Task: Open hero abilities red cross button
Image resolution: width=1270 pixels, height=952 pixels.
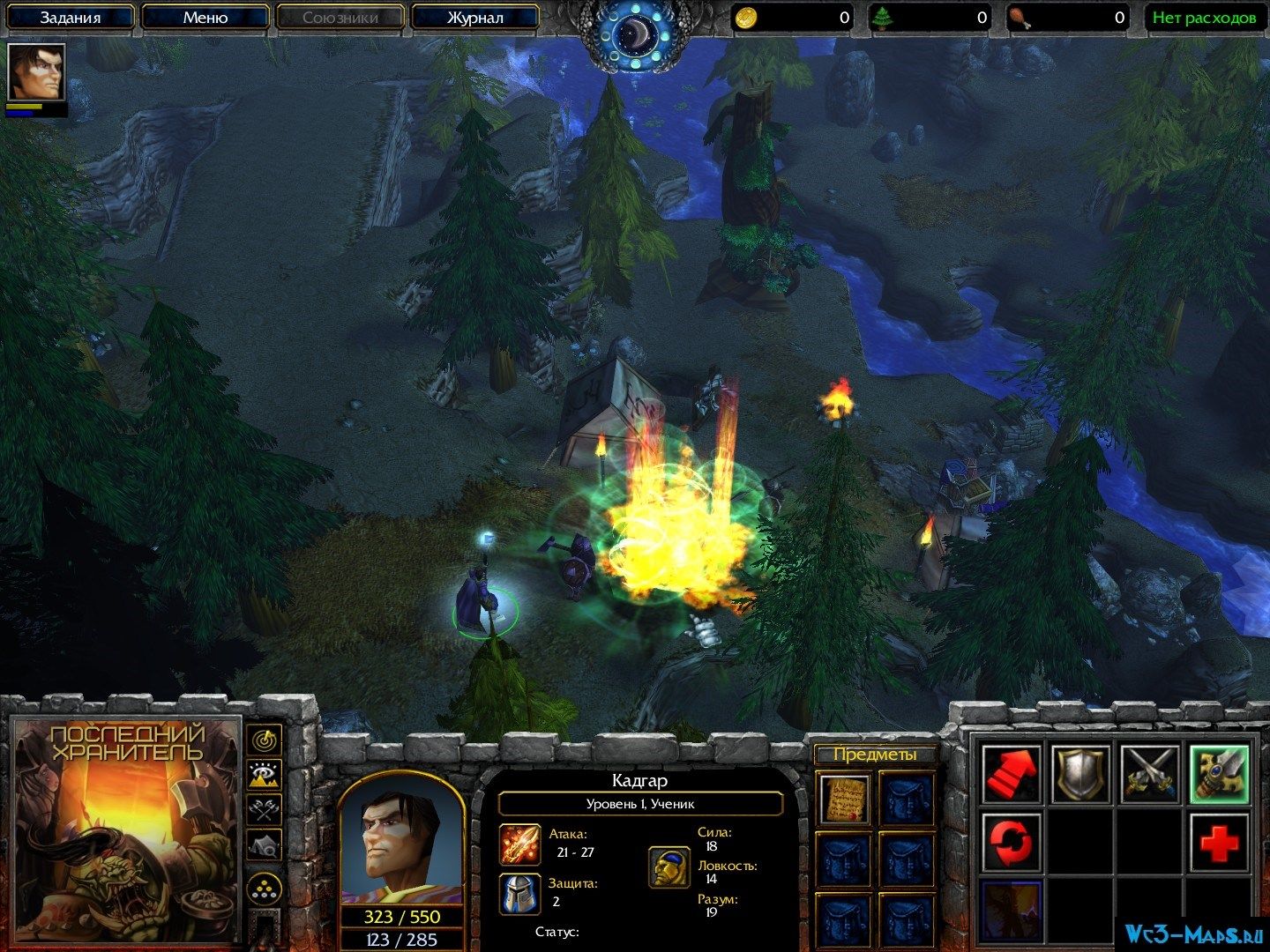Action: 1220,842
